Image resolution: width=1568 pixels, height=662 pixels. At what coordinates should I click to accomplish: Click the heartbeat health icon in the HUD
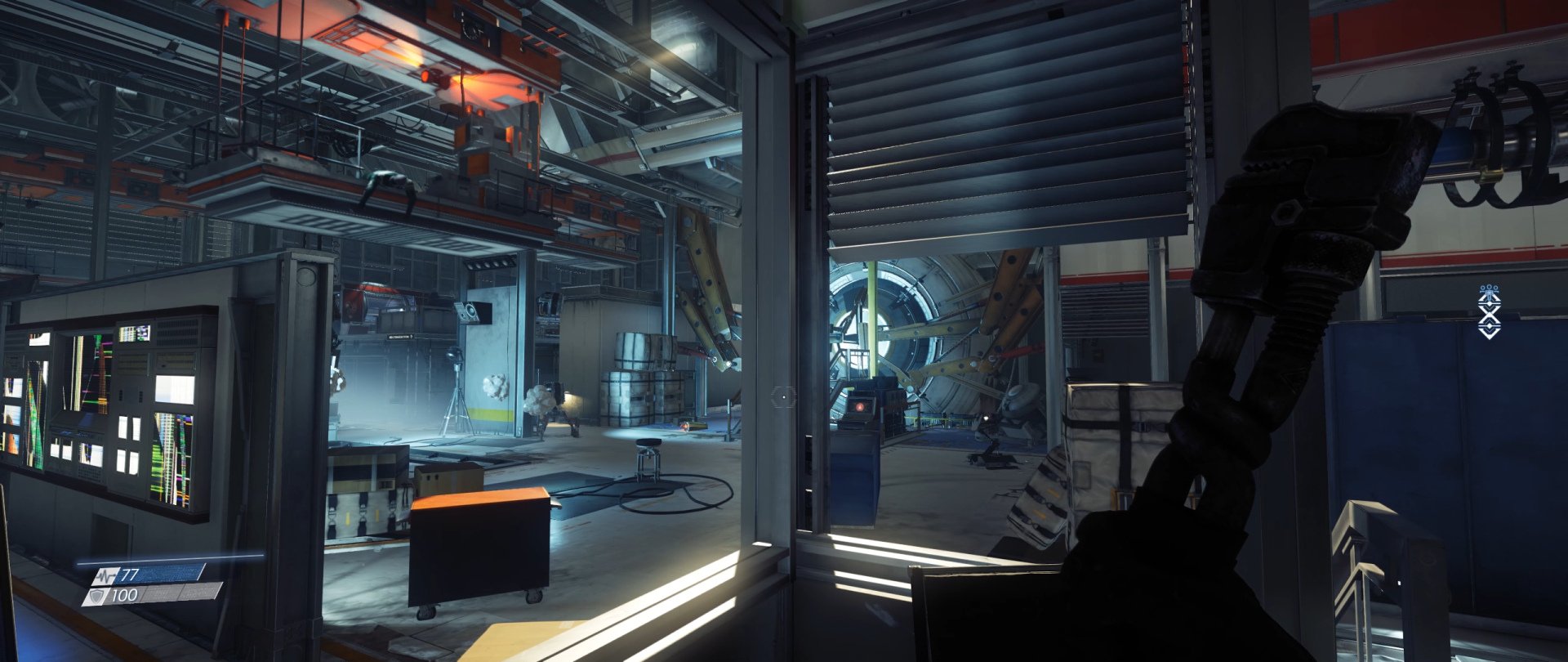pyautogui.click(x=106, y=576)
